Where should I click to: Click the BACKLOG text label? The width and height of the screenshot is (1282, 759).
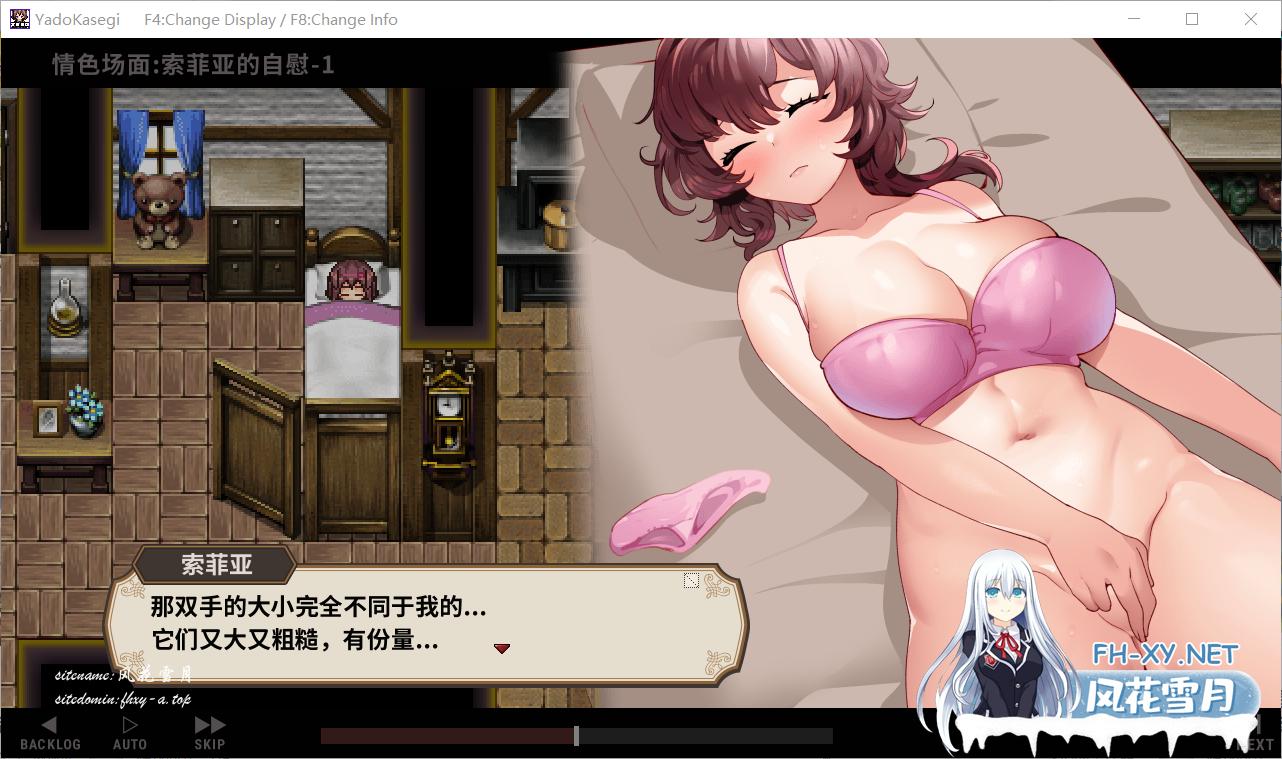tap(49, 744)
